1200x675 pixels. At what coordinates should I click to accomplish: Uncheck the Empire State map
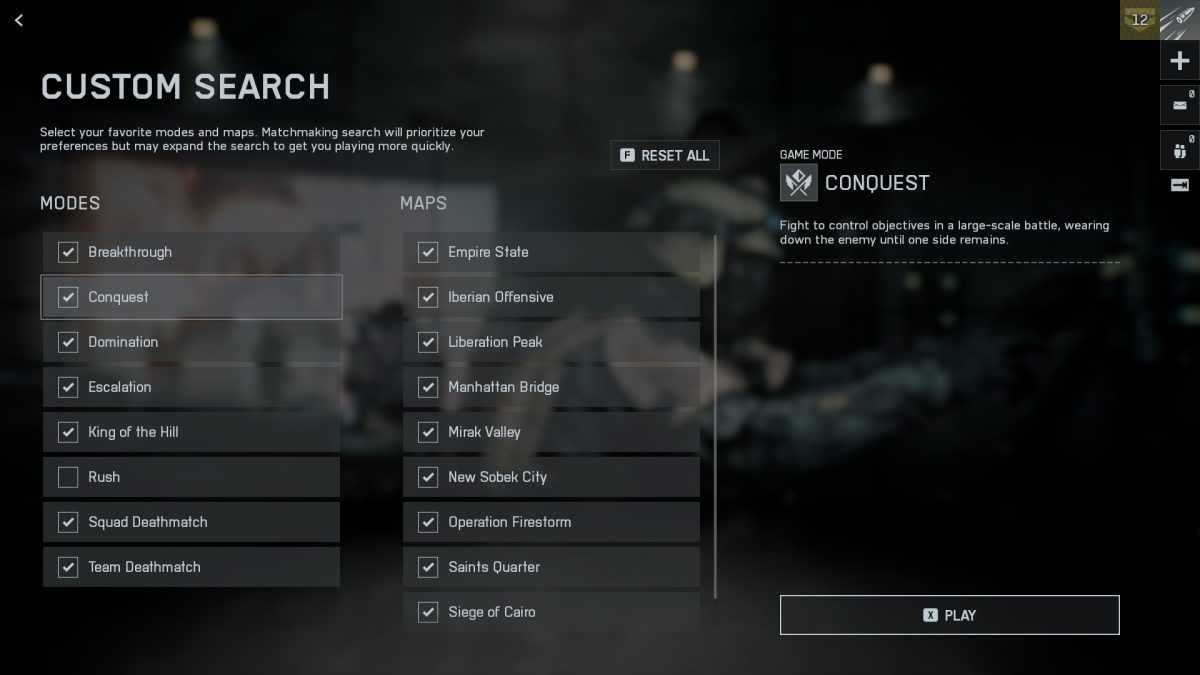(428, 252)
